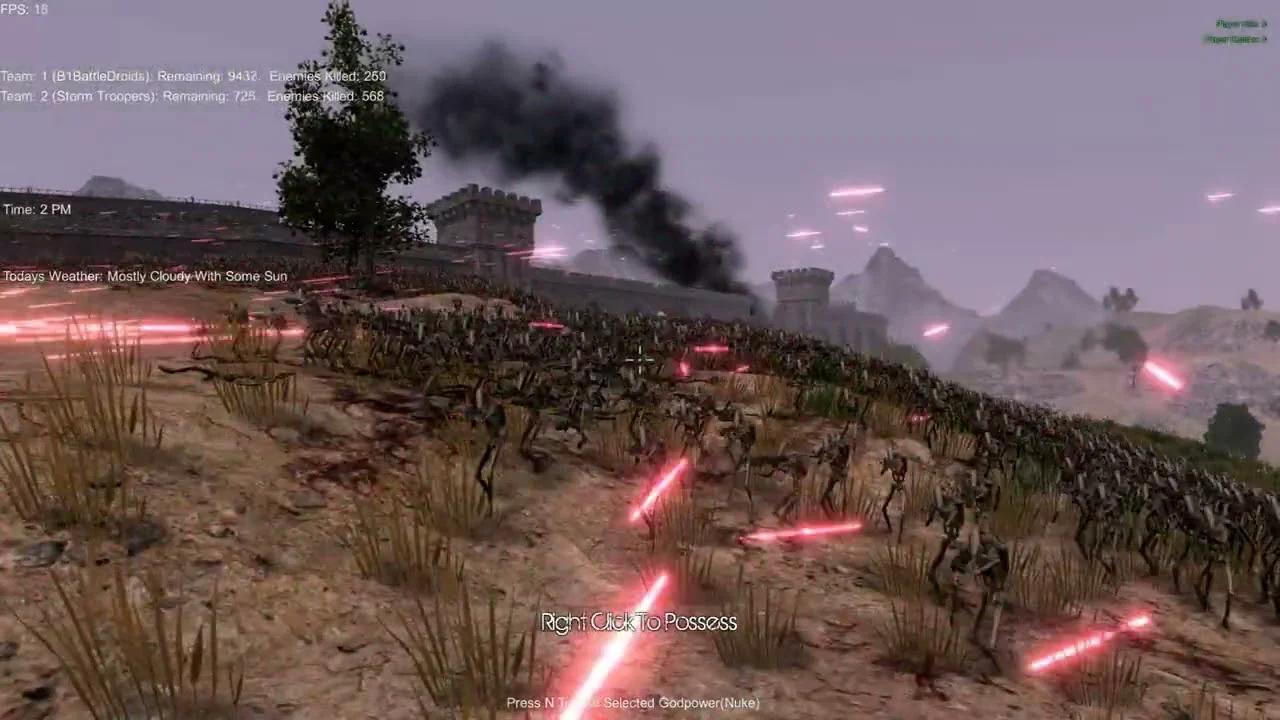Click the Right Click To Possess prompt

tap(638, 622)
